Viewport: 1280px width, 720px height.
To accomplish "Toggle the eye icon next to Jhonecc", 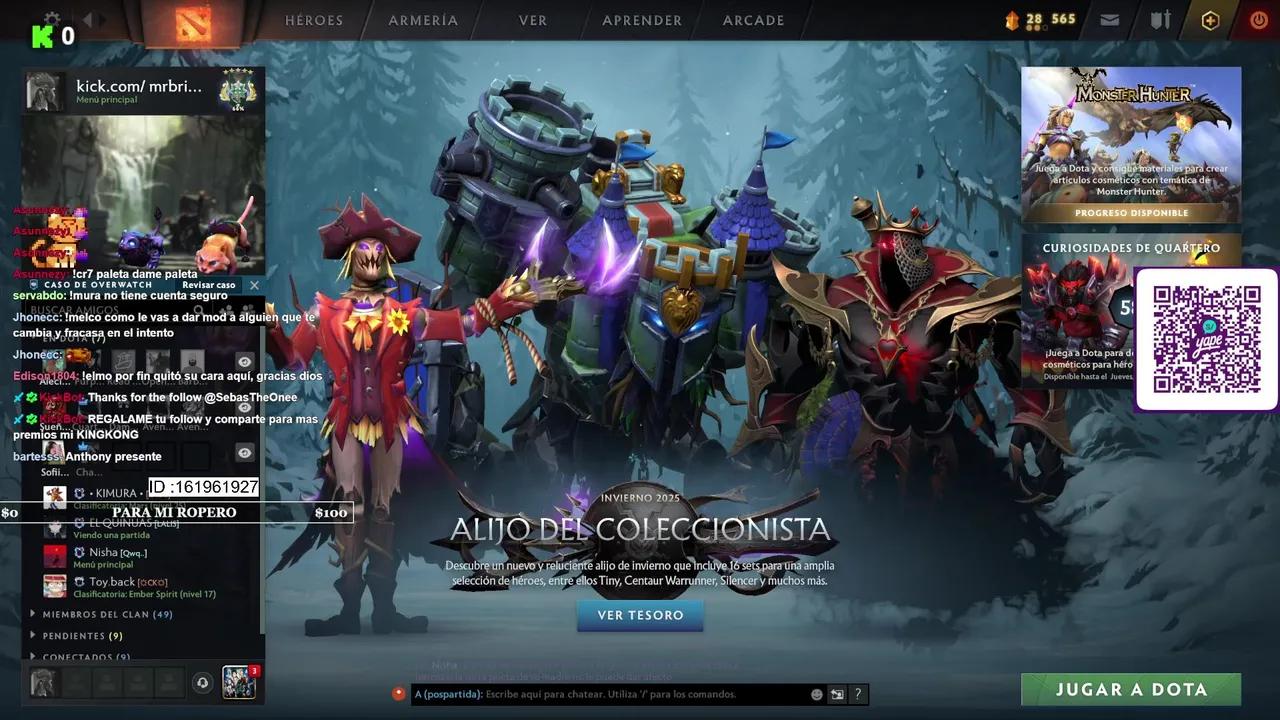I will [244, 360].
